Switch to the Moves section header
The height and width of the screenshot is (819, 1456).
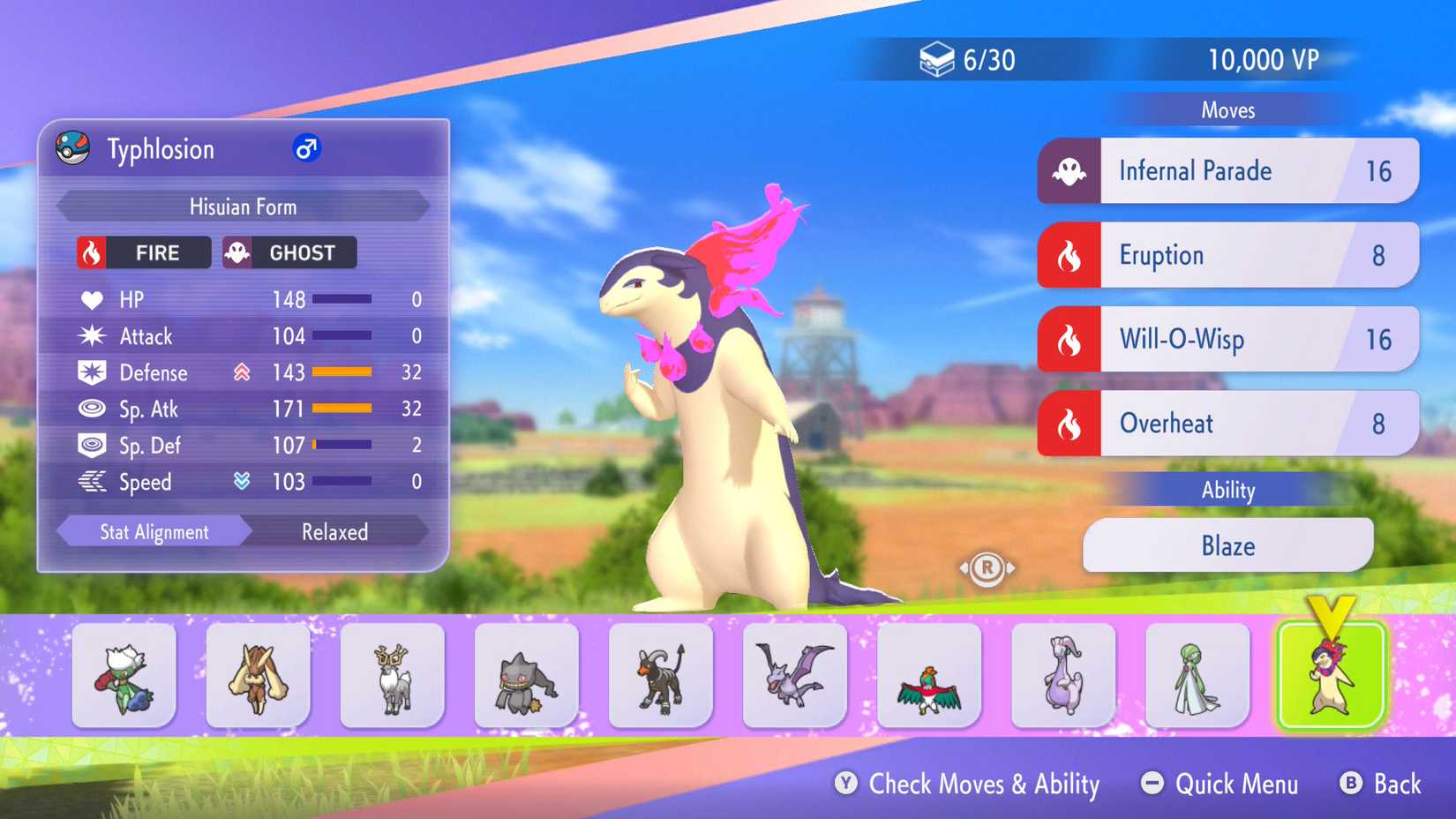pyautogui.click(x=1228, y=109)
